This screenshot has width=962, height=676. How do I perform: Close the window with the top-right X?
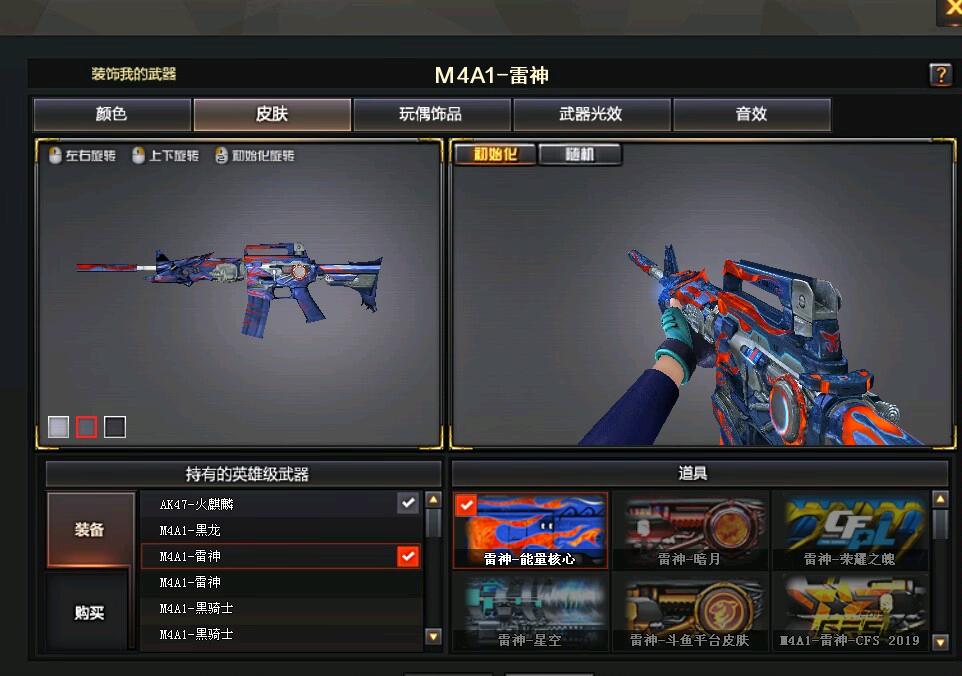(950, 8)
